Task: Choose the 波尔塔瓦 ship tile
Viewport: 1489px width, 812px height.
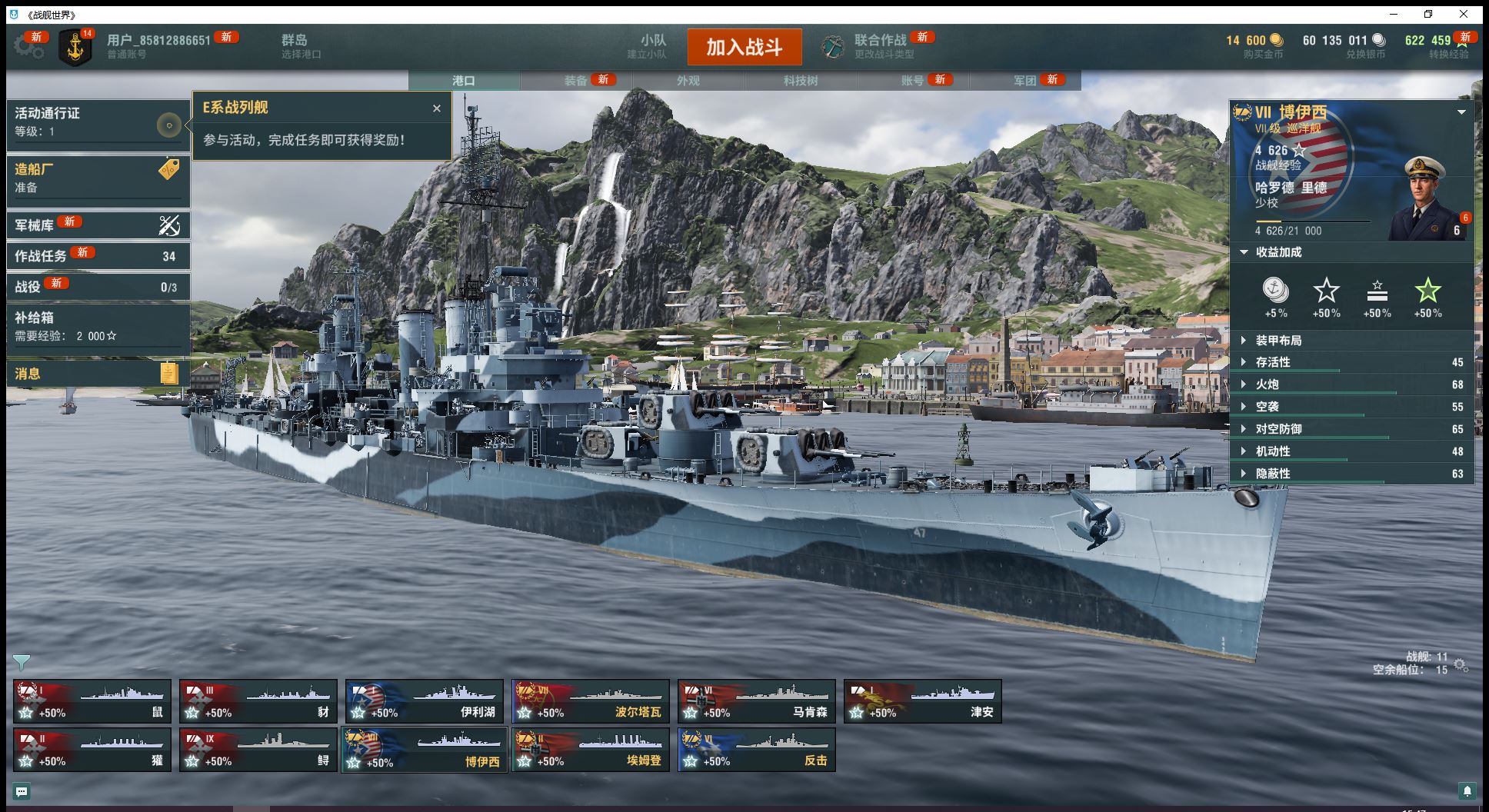Action: [591, 701]
